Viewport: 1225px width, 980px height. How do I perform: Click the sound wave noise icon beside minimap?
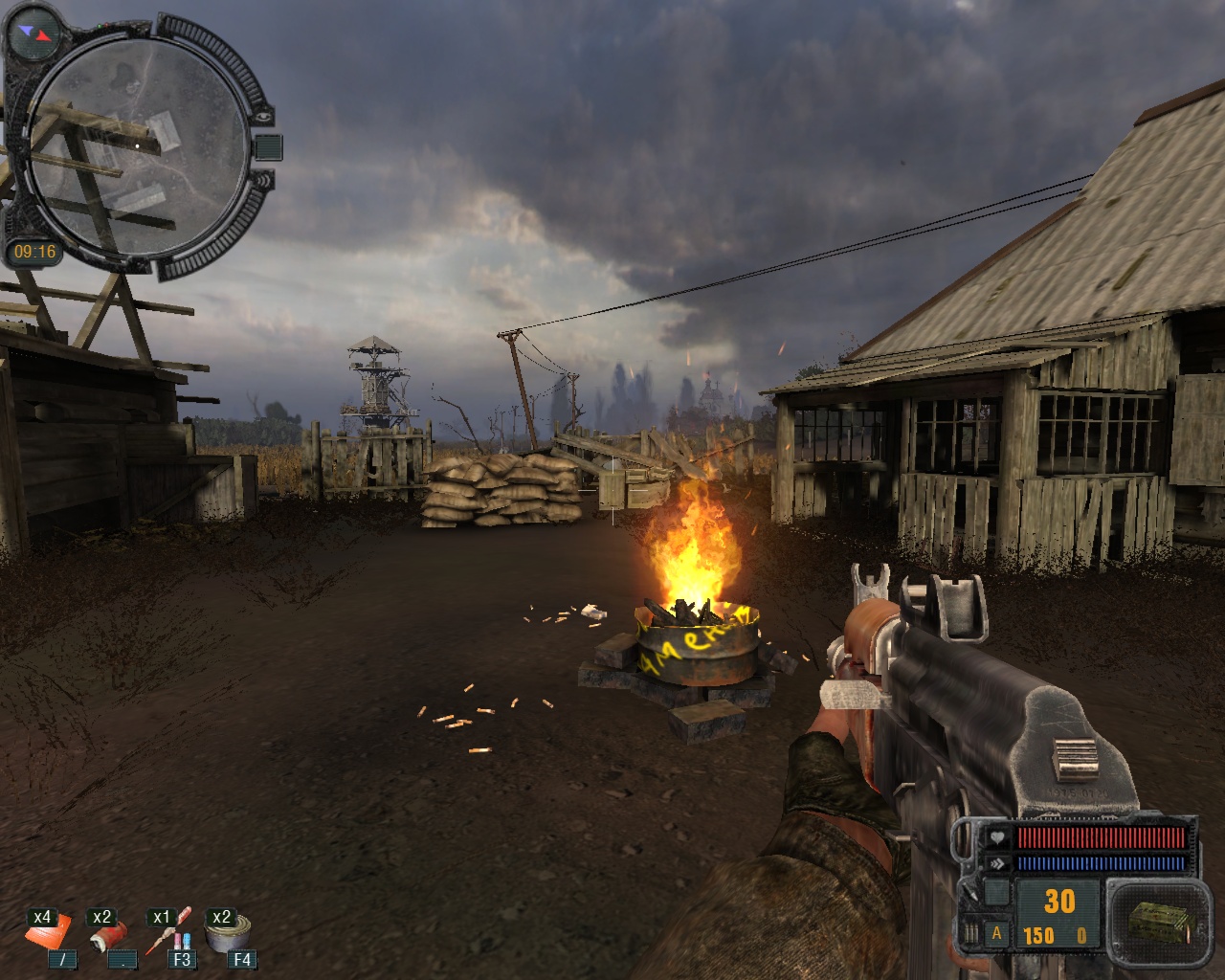pos(265,179)
